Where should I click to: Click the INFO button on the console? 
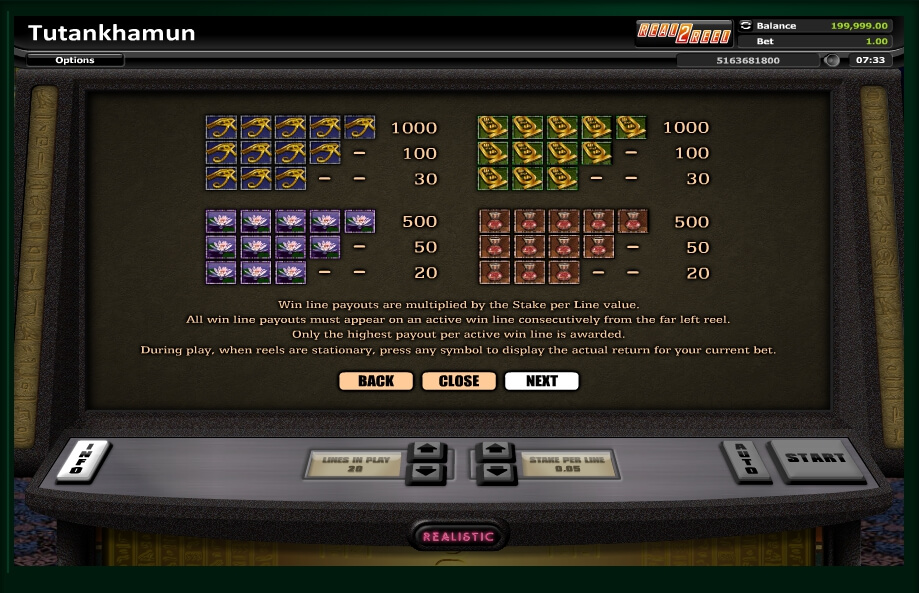pos(82,460)
